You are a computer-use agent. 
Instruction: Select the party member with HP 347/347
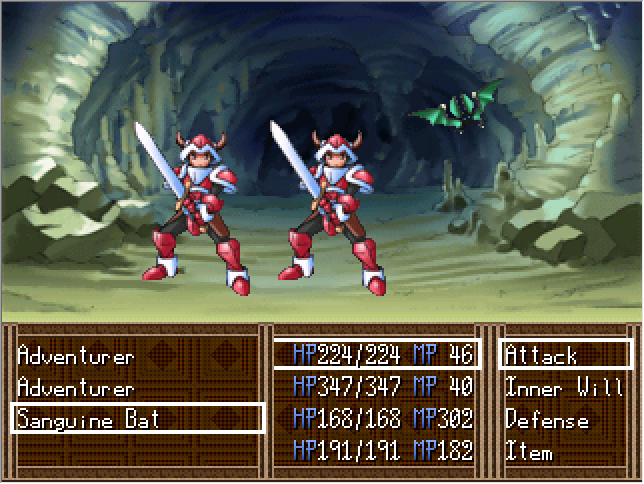pos(377,387)
